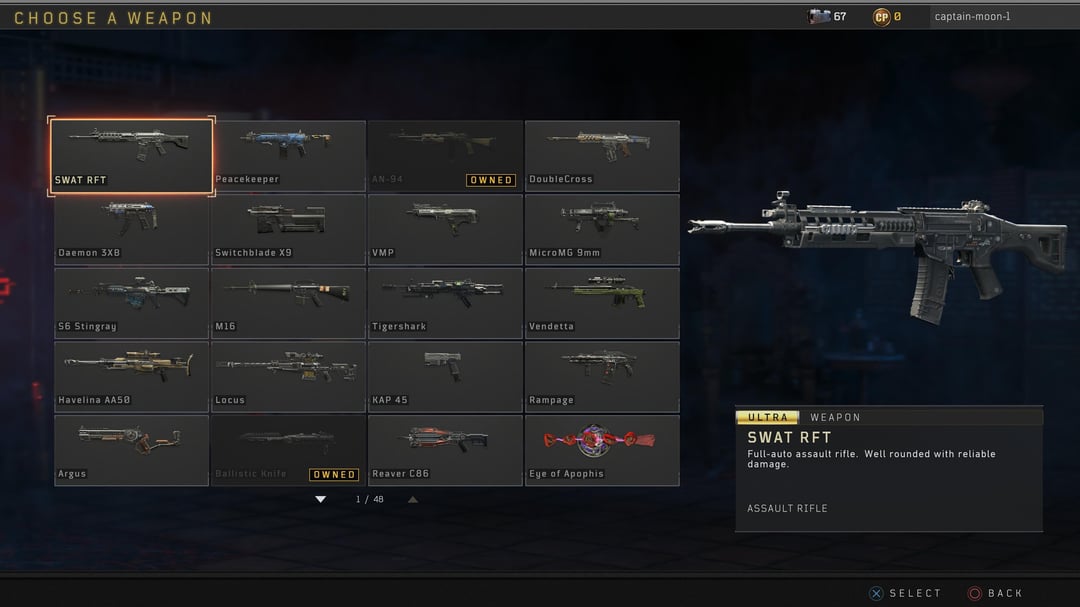Select the Havelina AA50 tile
This screenshot has width=1080, height=607.
coord(131,377)
